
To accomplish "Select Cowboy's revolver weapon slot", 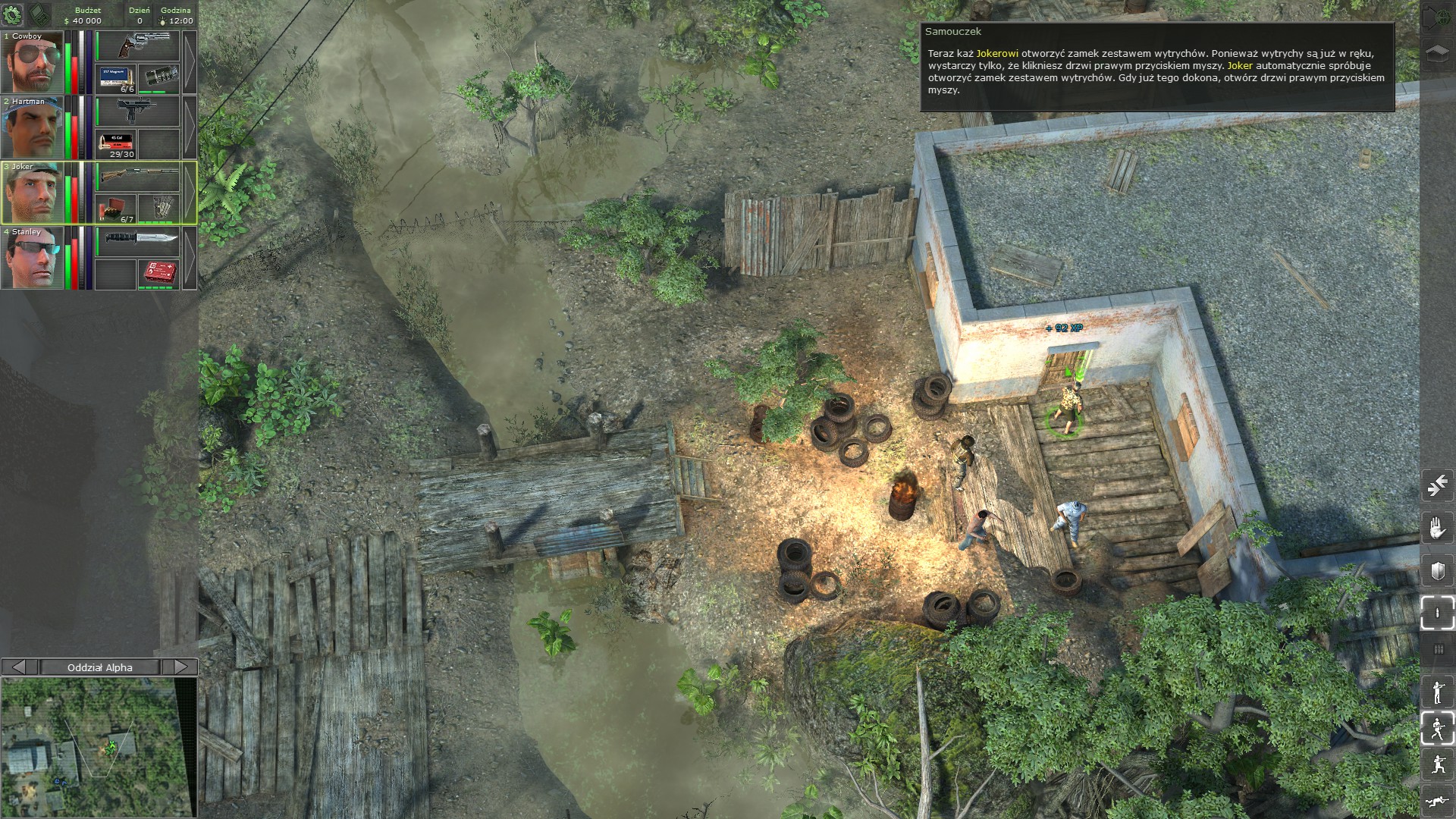I will [137, 46].
